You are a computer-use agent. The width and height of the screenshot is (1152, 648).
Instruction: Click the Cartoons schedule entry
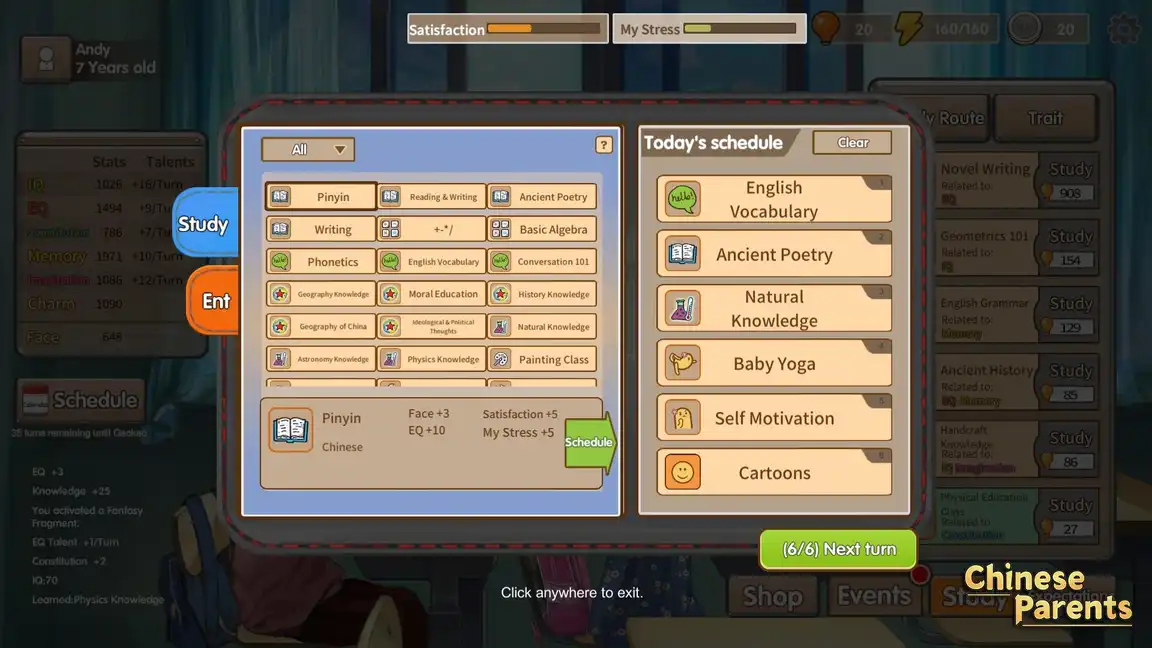(x=774, y=473)
